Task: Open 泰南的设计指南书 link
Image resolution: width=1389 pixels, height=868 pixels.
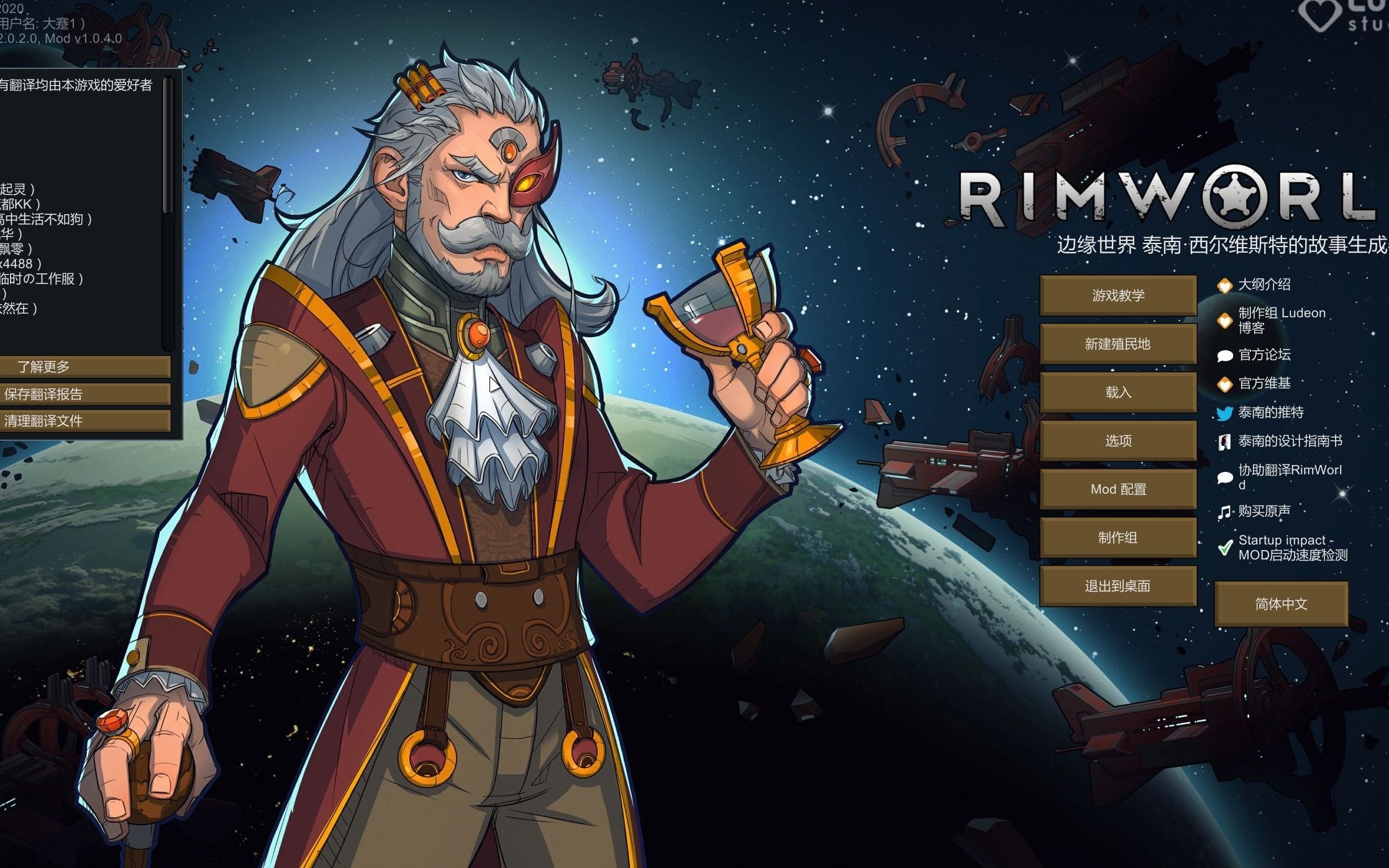Action: coord(1290,441)
